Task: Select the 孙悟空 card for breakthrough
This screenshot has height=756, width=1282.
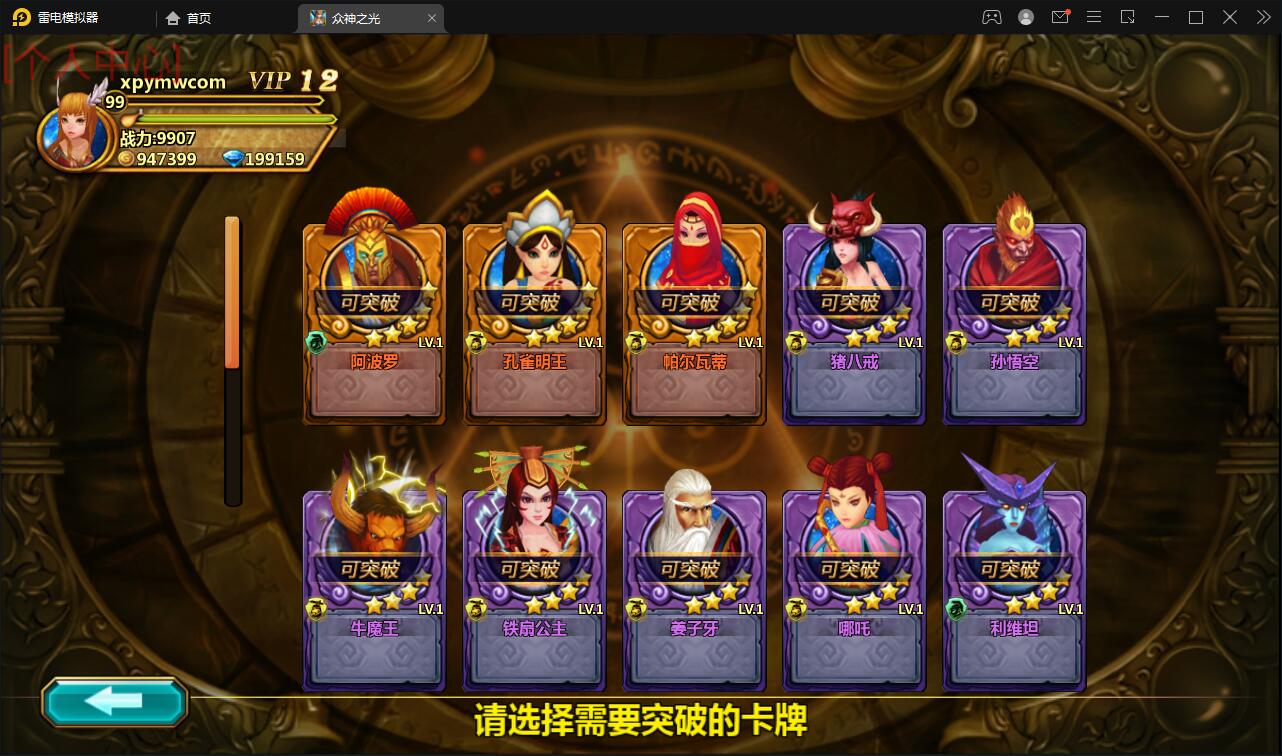Action: pyautogui.click(x=1013, y=324)
